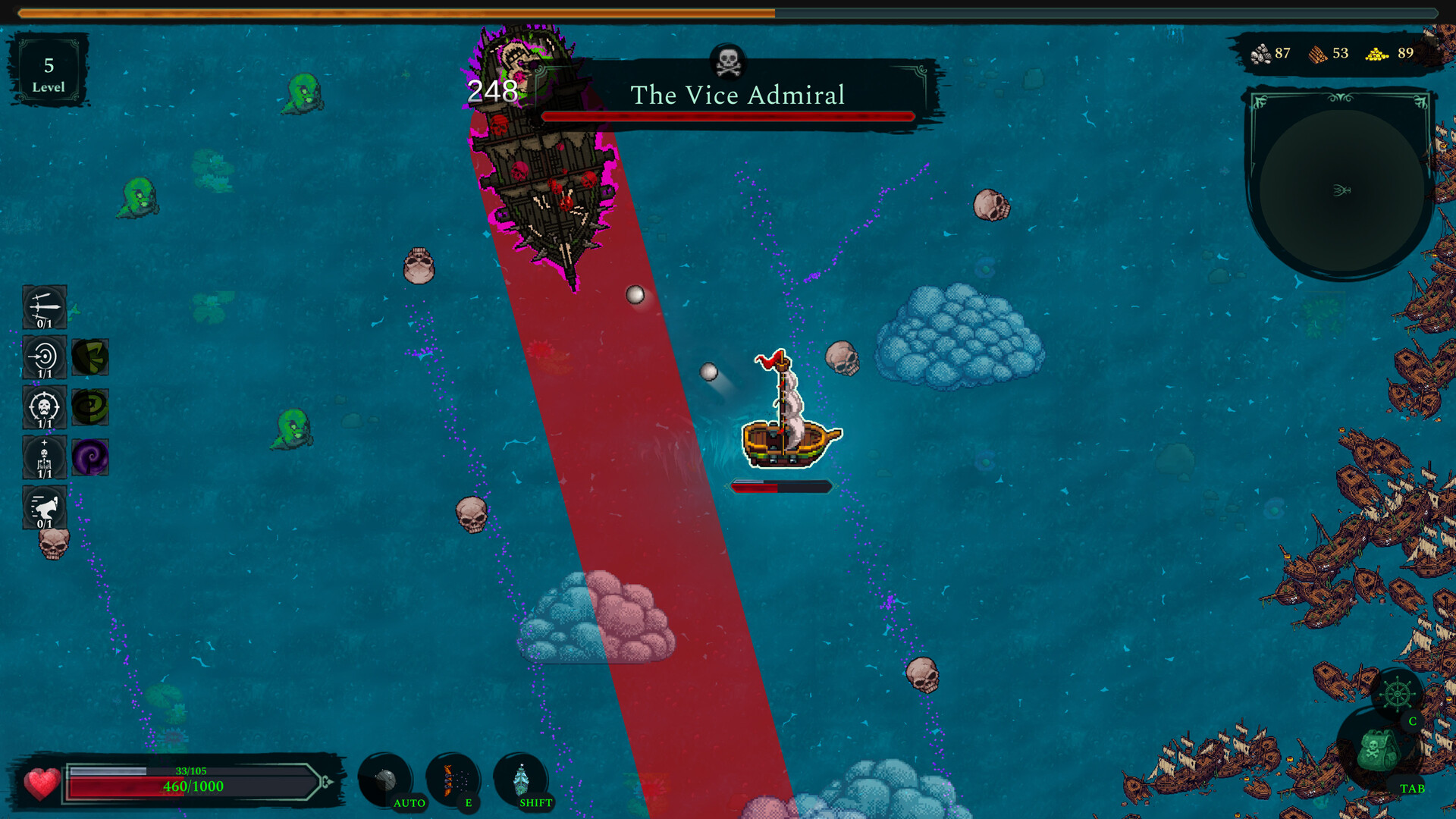
Task: Select the green spiral emblem icon
Action: pyautogui.click(x=90, y=407)
